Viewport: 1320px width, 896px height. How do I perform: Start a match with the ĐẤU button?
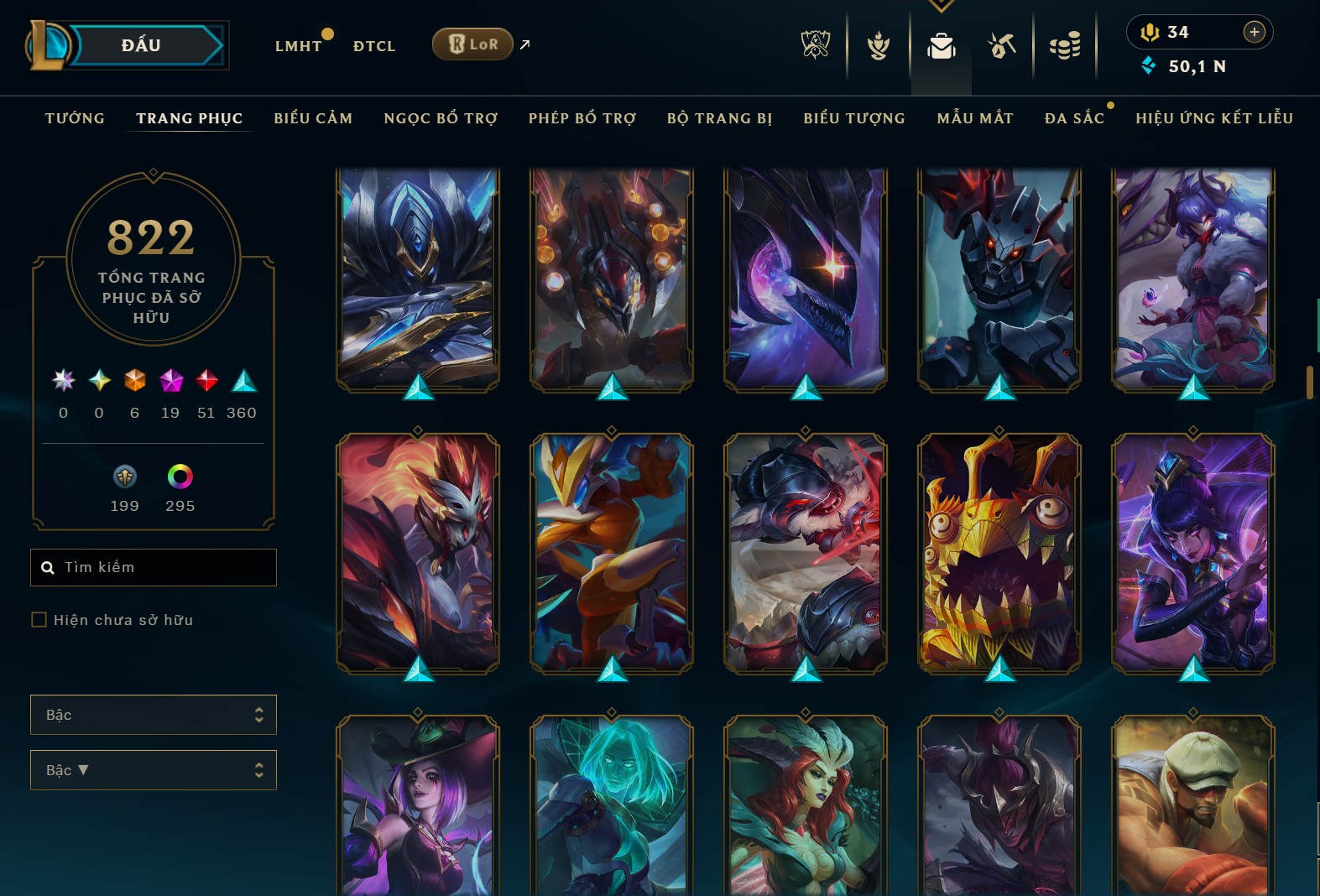pyautogui.click(x=141, y=45)
